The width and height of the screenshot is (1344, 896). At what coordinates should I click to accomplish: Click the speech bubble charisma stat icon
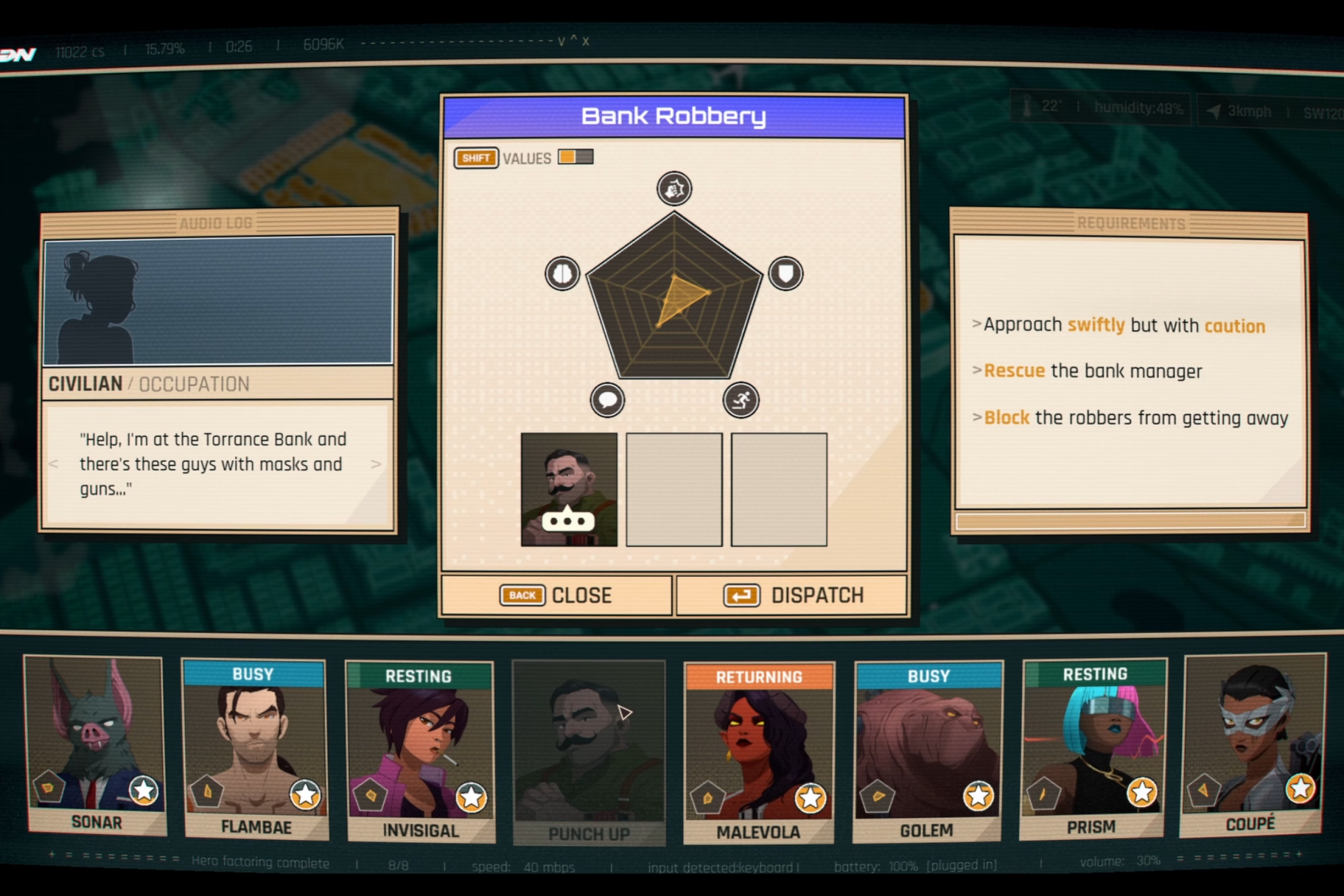(x=608, y=399)
